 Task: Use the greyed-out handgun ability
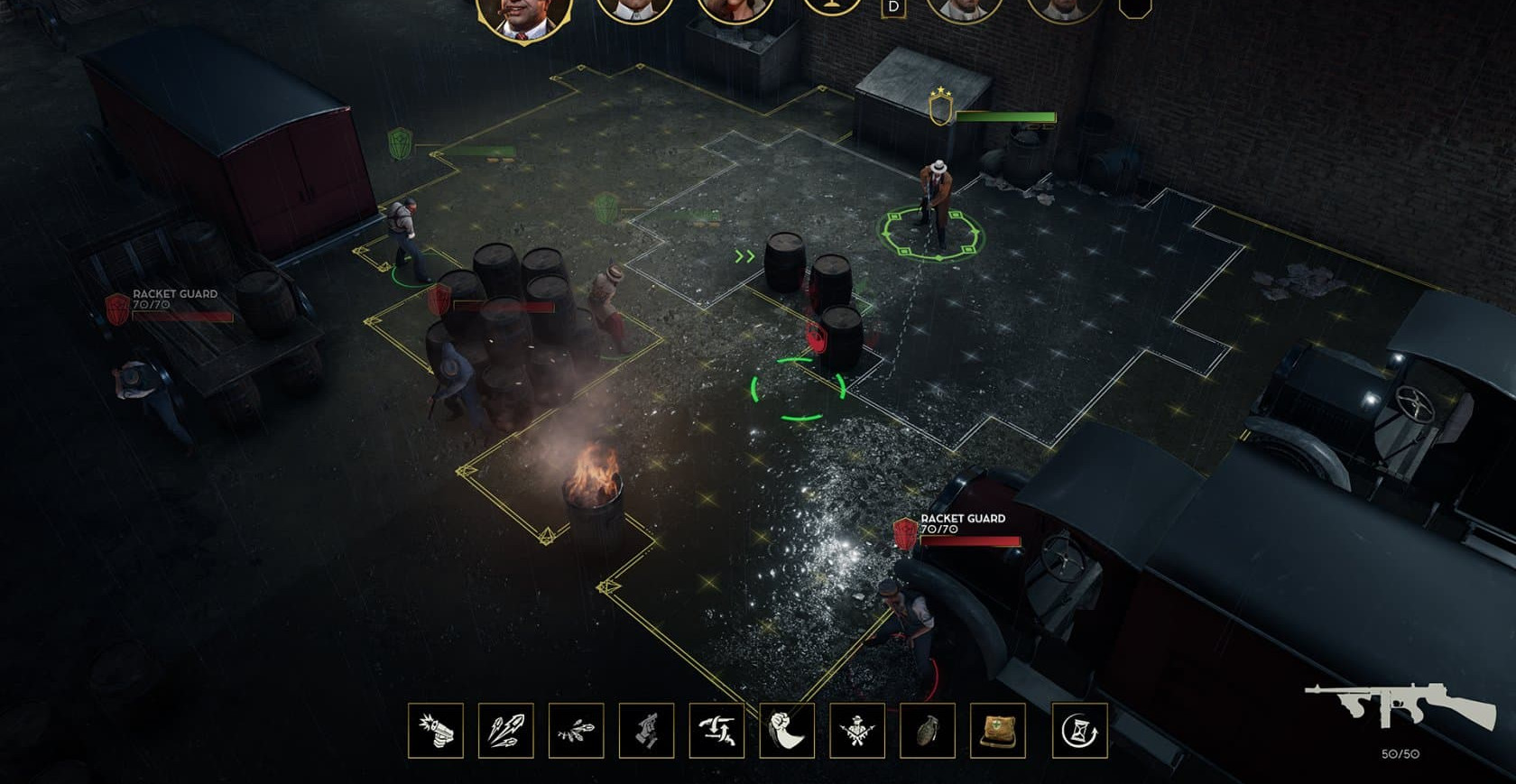click(646, 731)
